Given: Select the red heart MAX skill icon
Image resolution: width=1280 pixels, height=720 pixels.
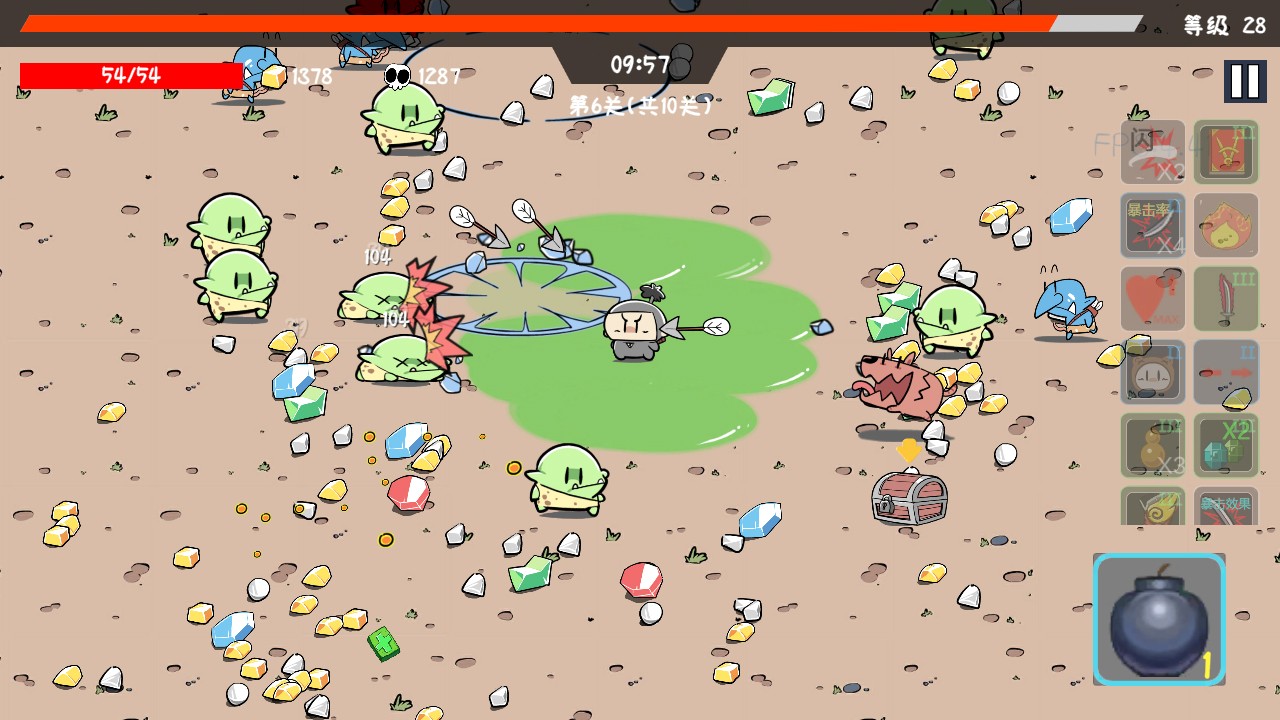Looking at the screenshot, I should click(1153, 298).
